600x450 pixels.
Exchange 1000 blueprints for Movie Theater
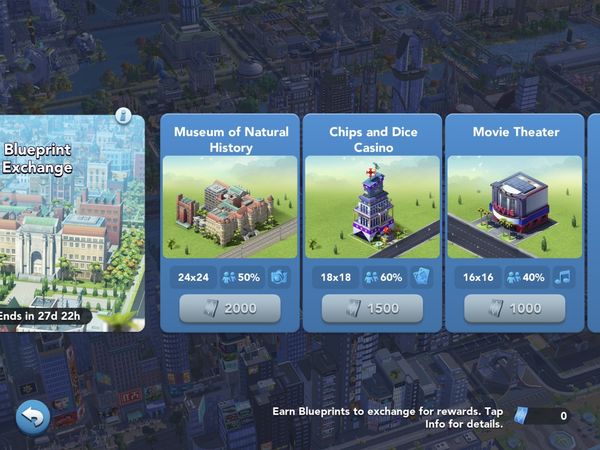(515, 309)
